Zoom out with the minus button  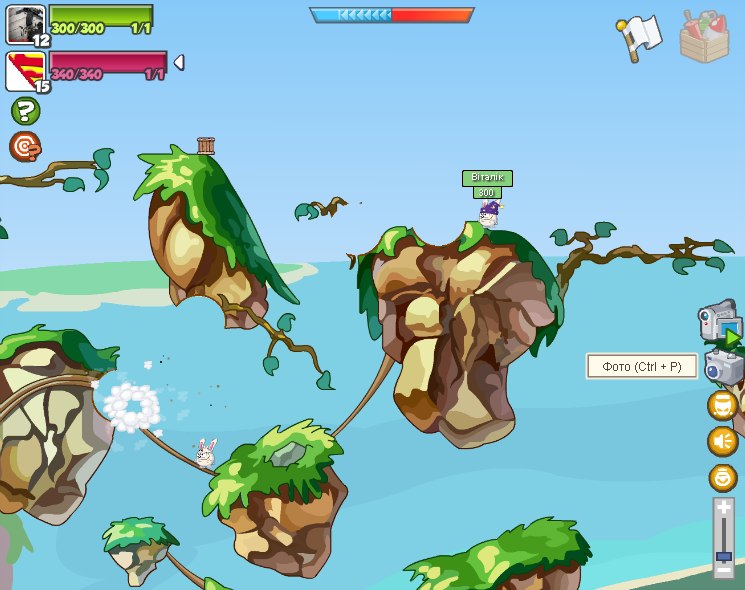pos(723,571)
